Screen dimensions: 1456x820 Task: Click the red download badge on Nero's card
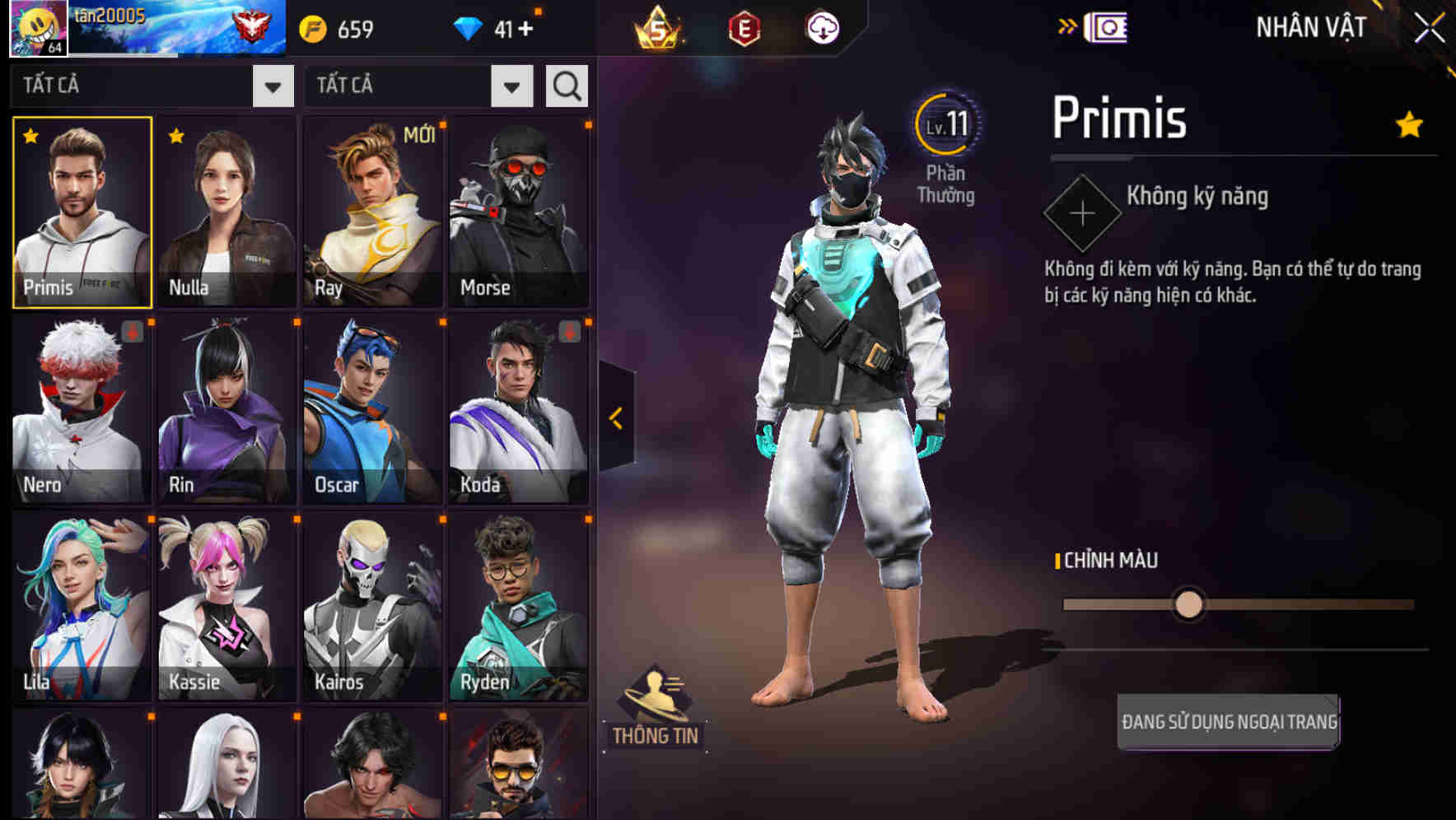coord(132,333)
